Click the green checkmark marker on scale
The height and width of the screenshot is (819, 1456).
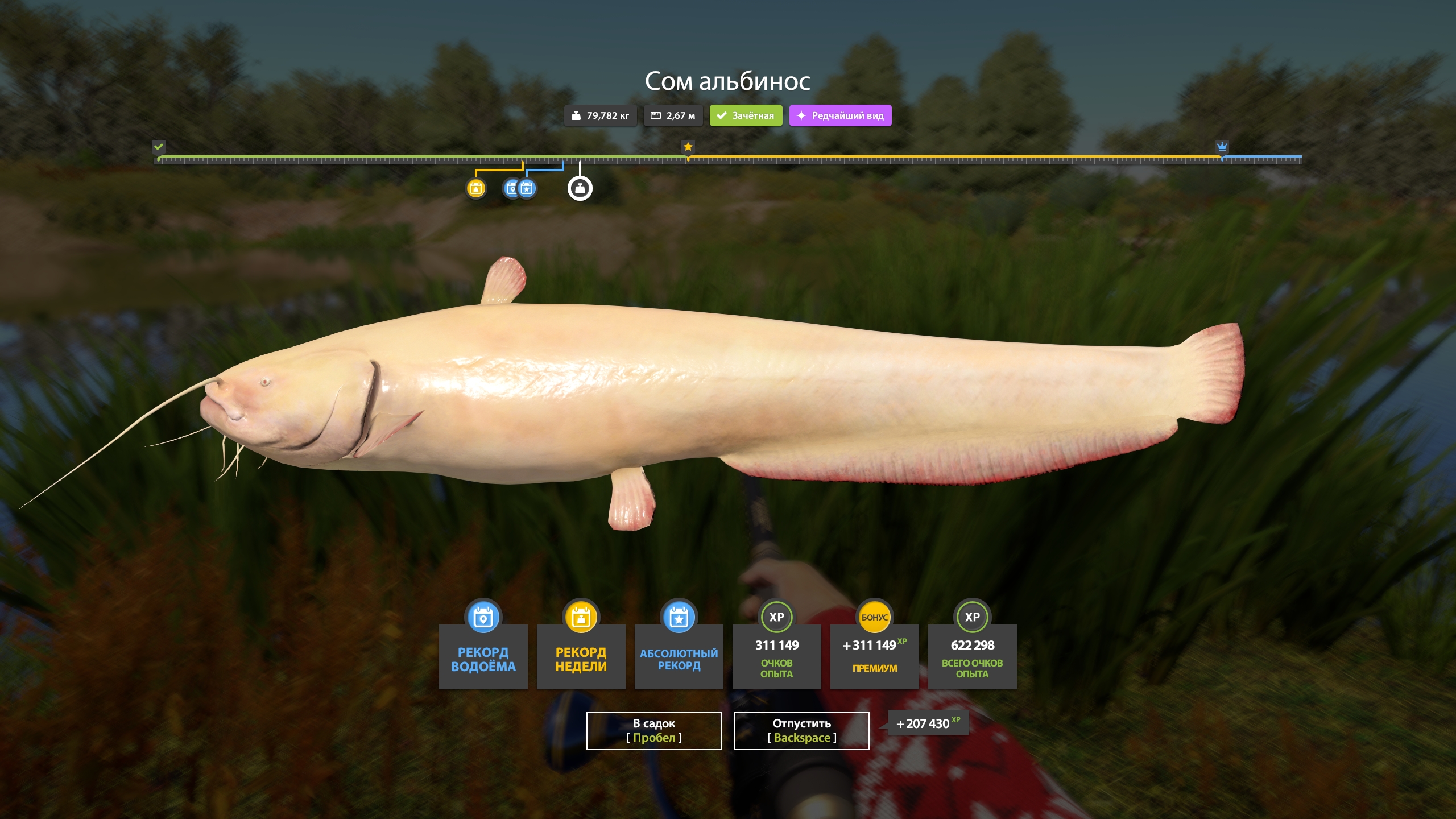[x=159, y=147]
